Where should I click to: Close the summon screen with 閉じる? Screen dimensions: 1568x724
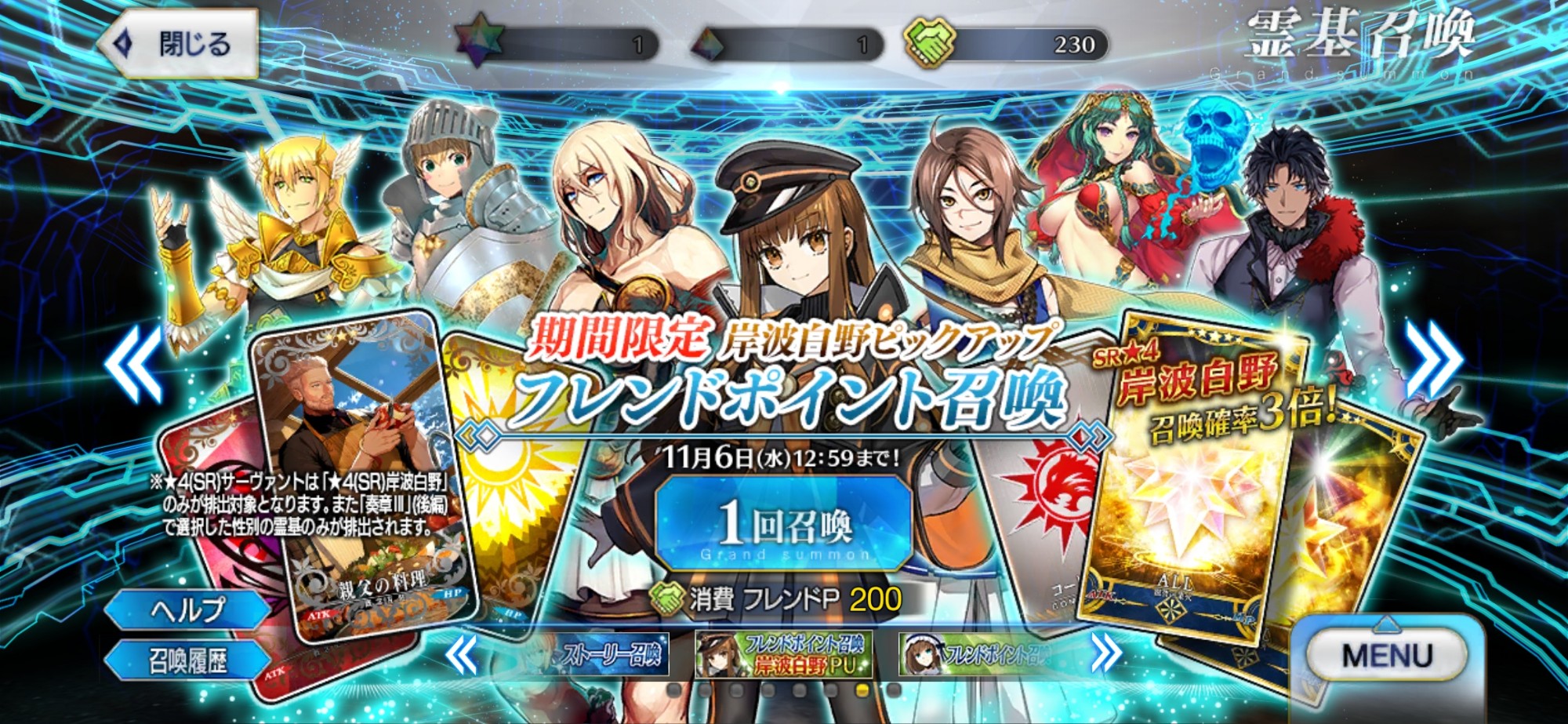tap(179, 44)
